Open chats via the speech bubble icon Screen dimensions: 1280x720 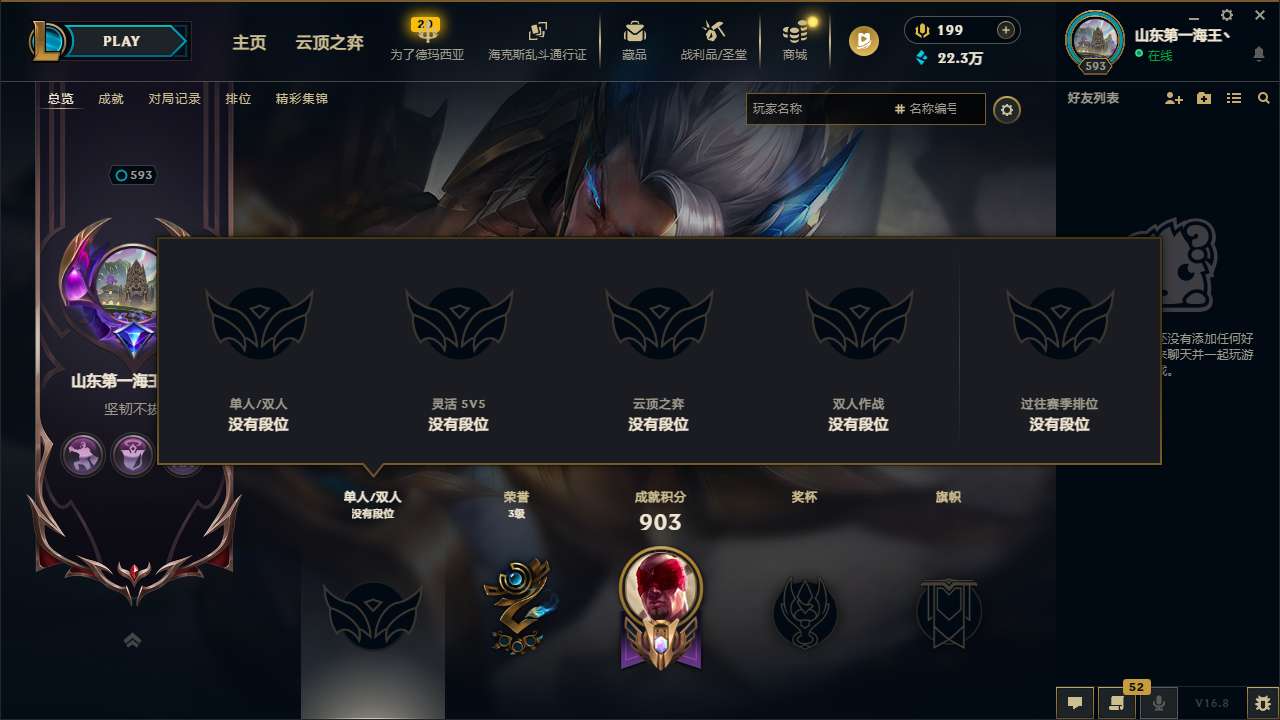[x=1074, y=703]
